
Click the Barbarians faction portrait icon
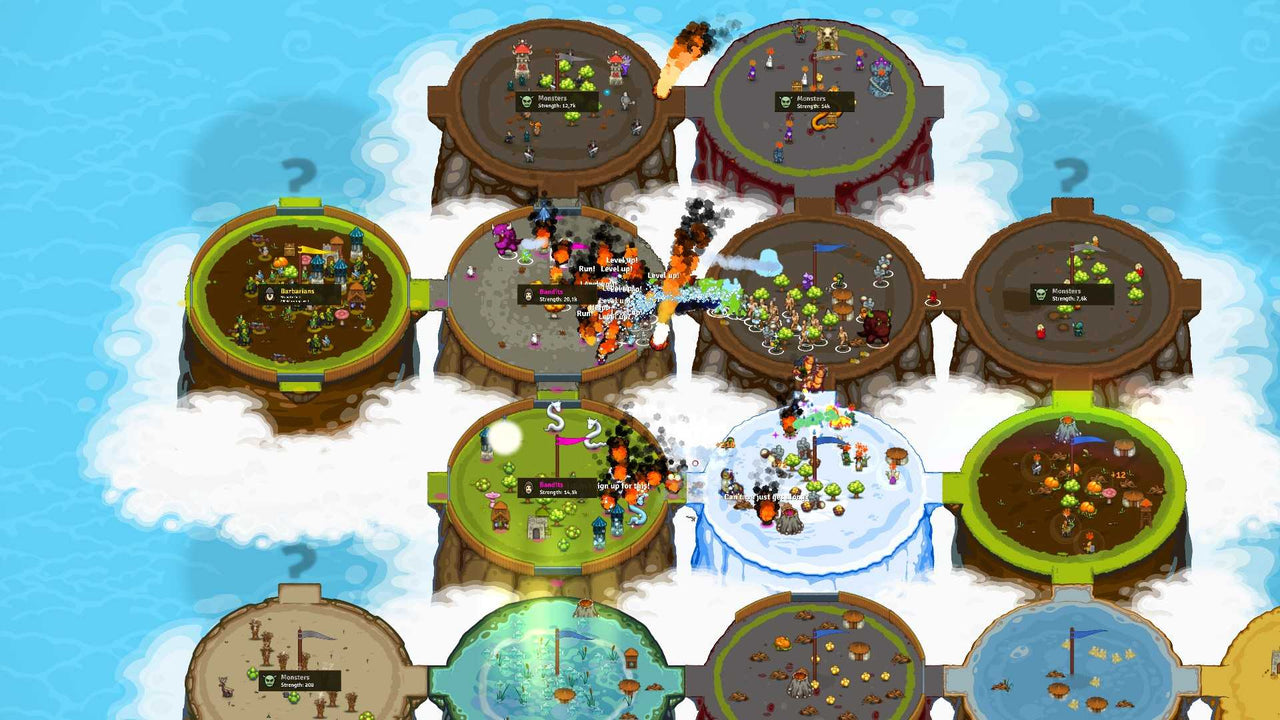point(269,294)
